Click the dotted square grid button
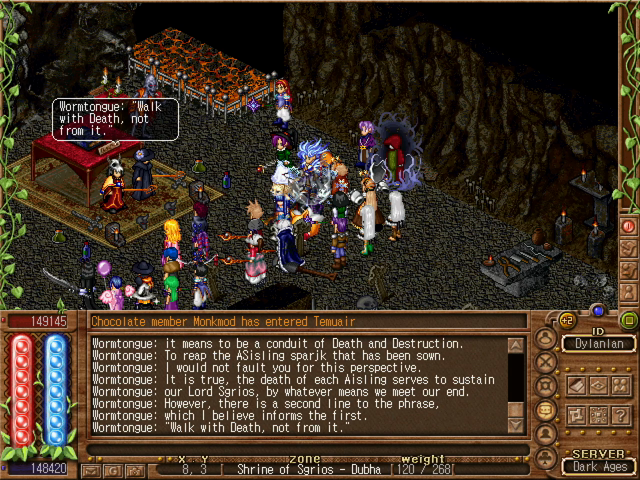Screen dimensions: 640x480 pyautogui.click(x=596, y=415)
